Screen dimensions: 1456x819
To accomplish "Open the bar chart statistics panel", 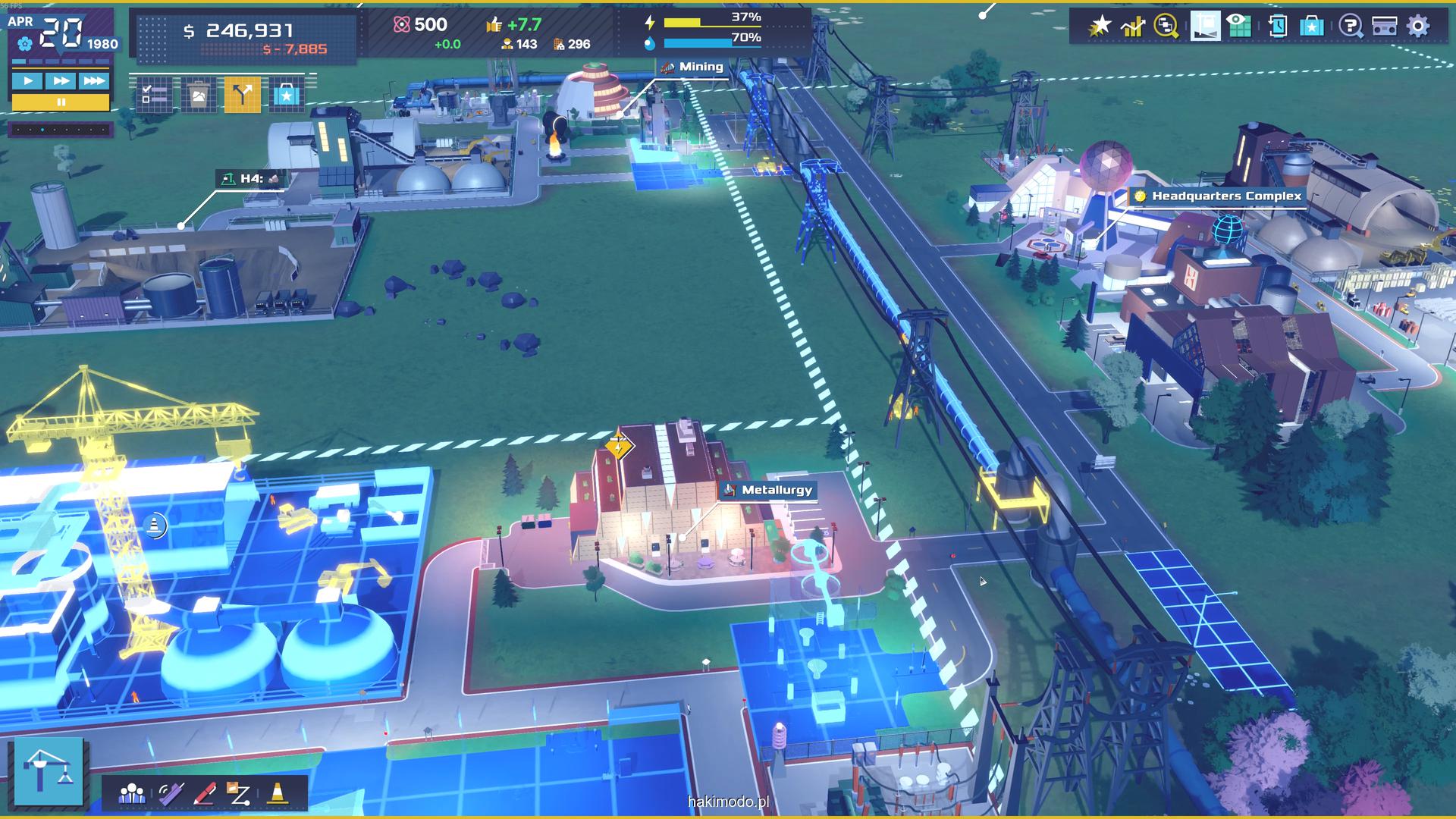I will (x=1133, y=26).
